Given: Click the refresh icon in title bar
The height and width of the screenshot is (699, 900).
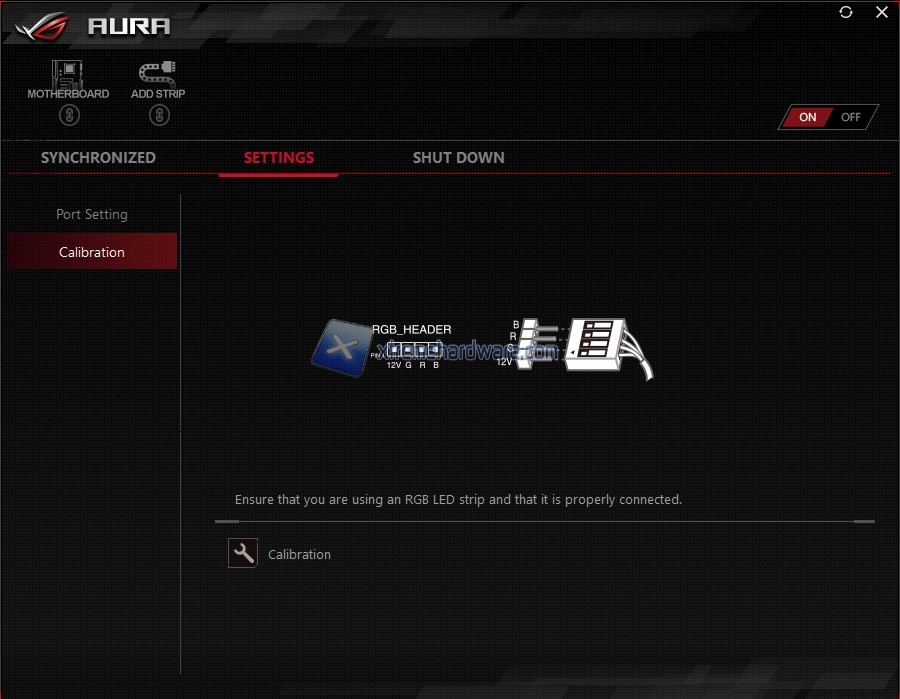Looking at the screenshot, I should pos(846,12).
